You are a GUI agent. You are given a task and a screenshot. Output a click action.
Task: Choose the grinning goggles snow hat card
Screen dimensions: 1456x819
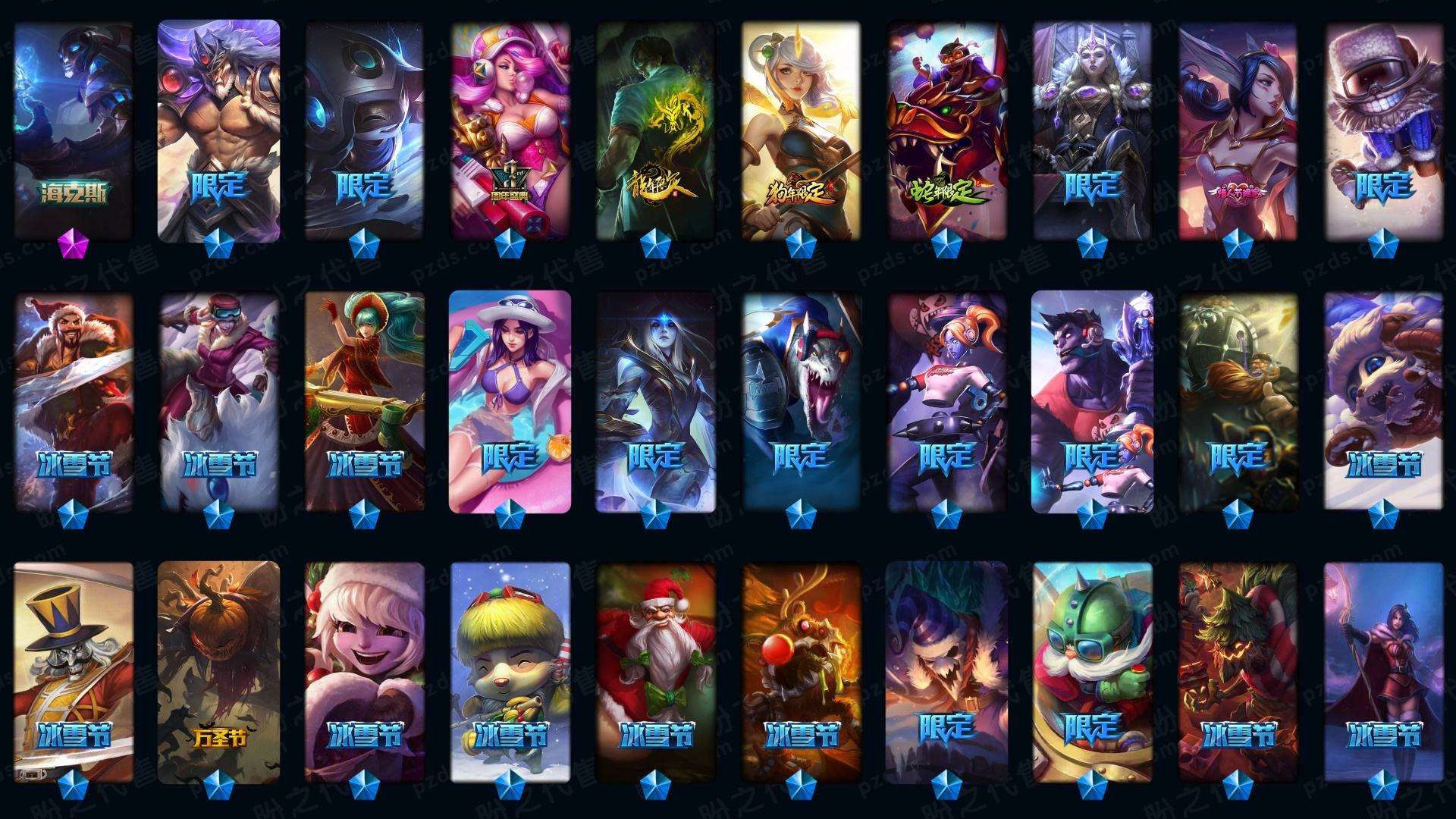pos(1383,129)
